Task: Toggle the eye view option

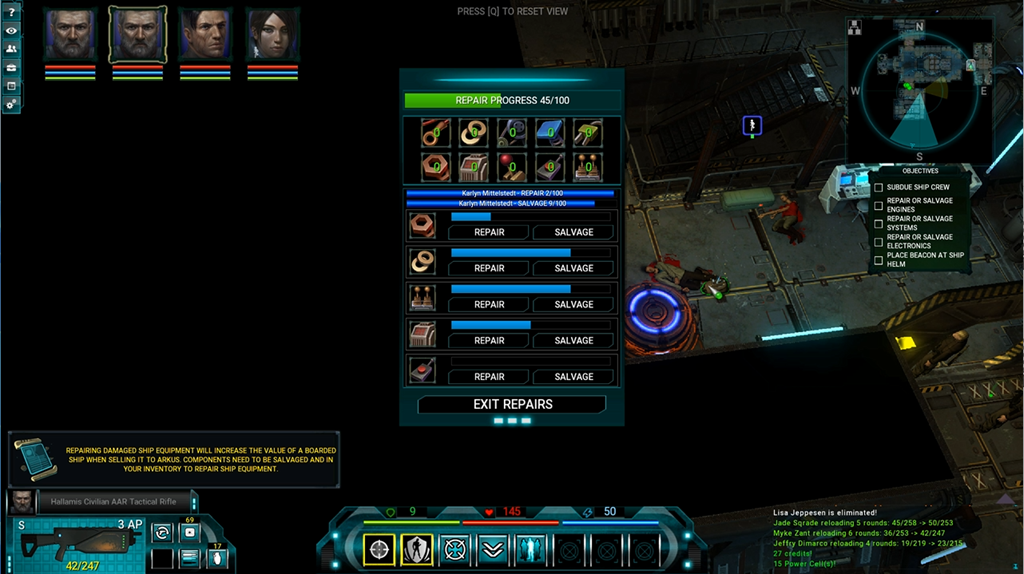Action: 11,30
